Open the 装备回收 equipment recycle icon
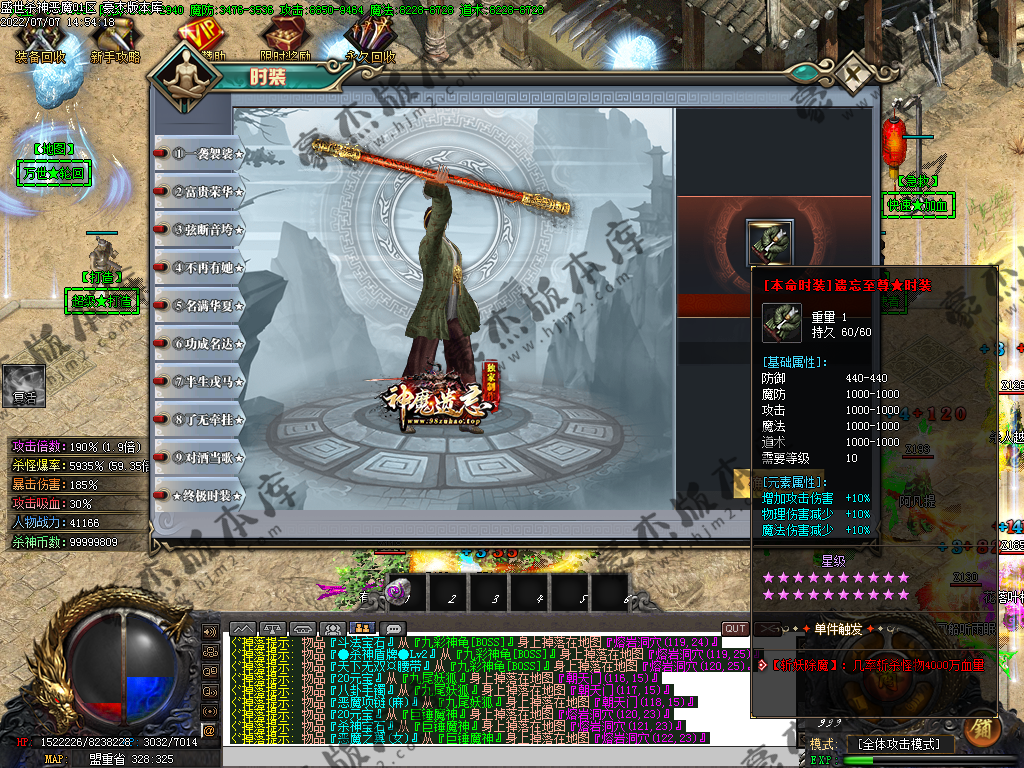 pos(40,42)
